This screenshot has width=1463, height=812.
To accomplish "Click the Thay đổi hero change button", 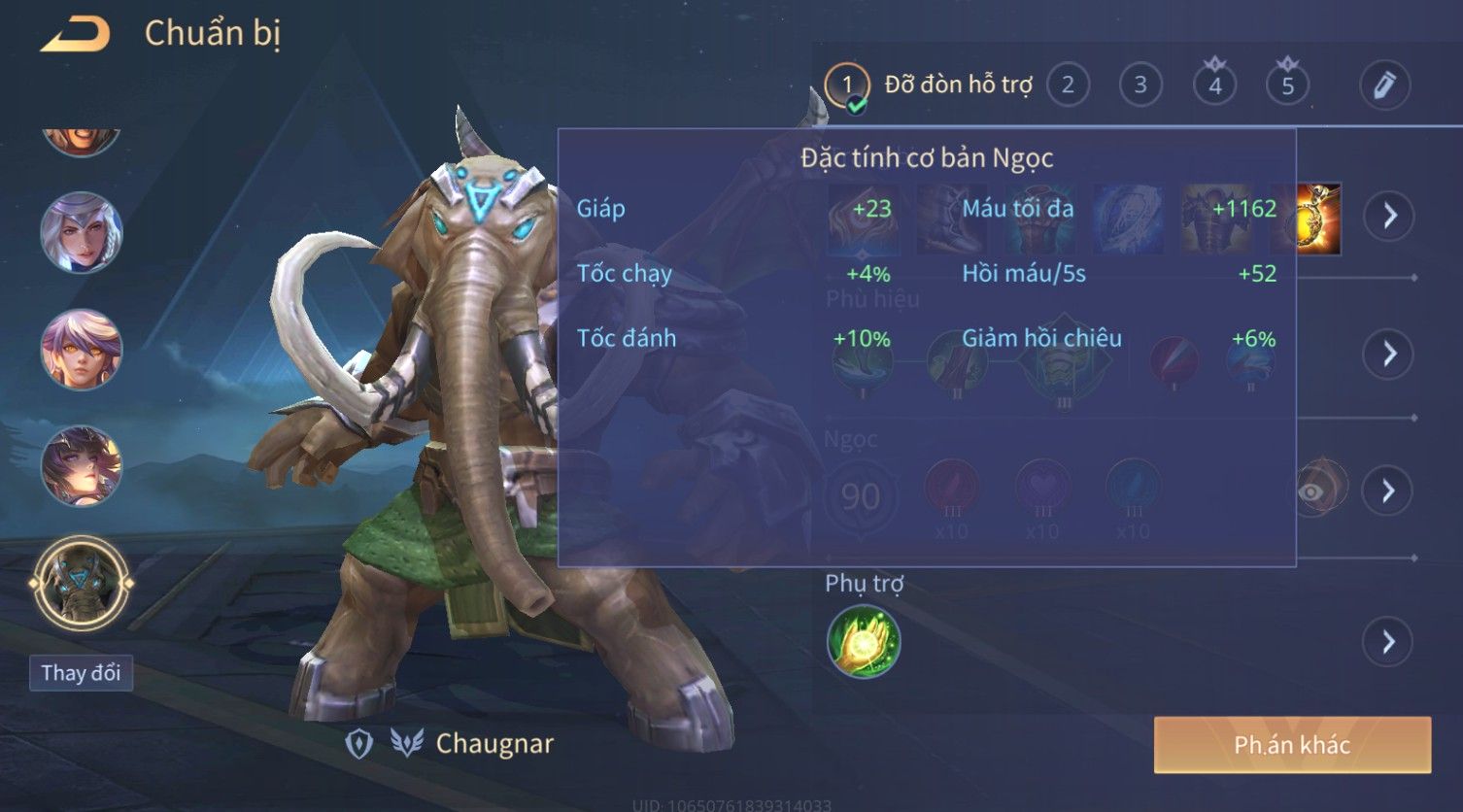I will click(81, 673).
